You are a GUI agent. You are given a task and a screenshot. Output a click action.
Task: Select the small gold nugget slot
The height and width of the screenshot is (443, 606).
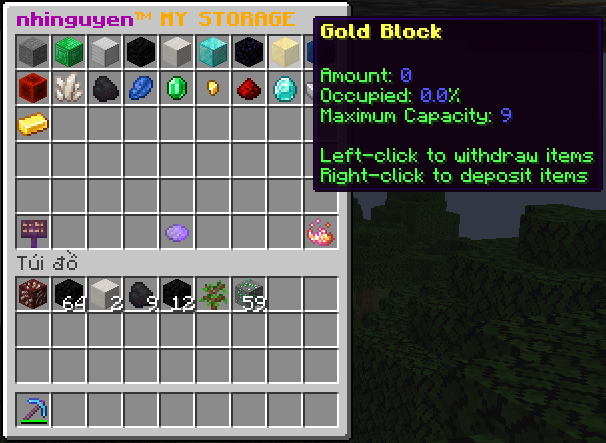[x=213, y=88]
